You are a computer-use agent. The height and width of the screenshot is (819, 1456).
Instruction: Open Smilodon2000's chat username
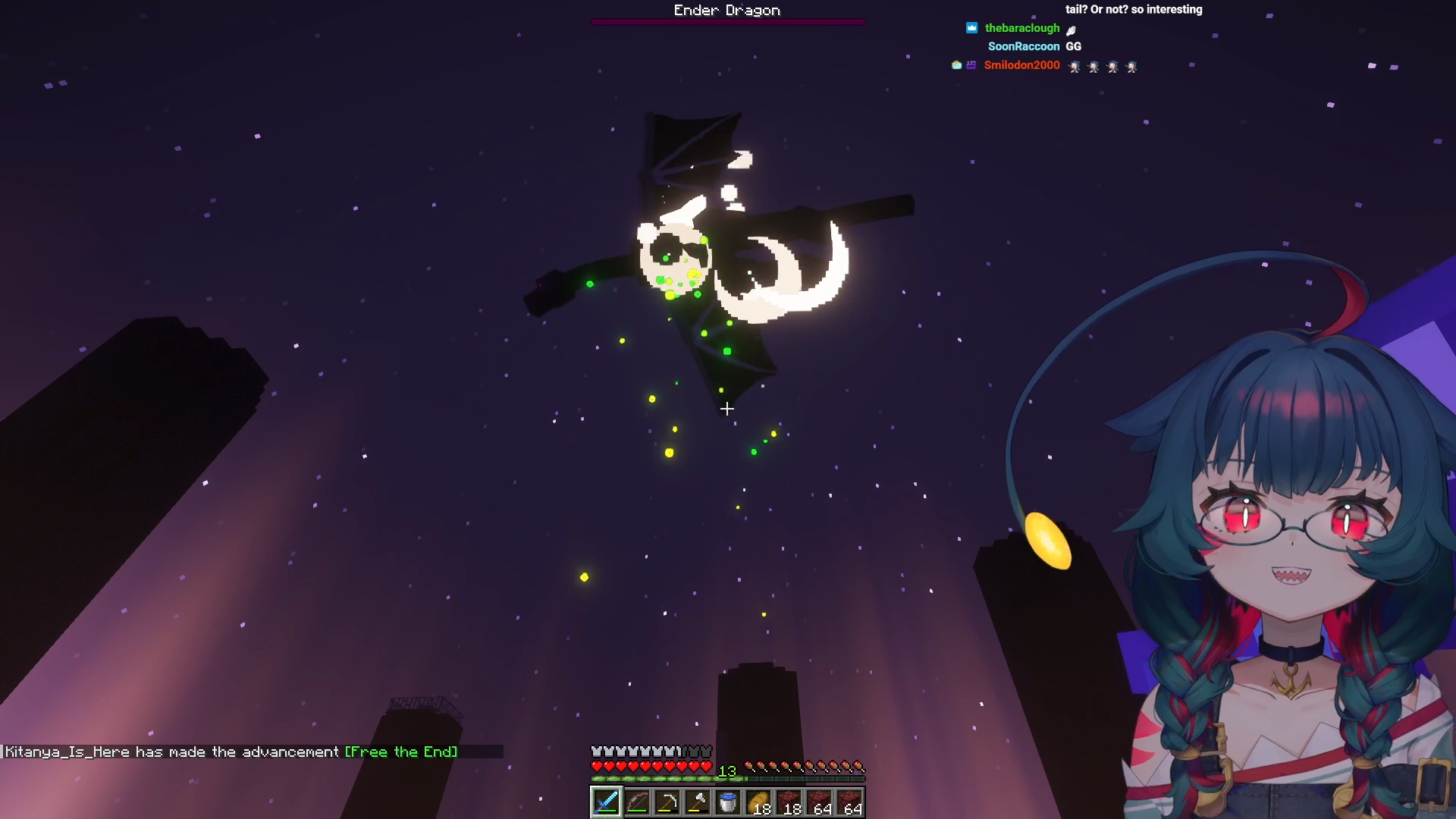(x=1021, y=65)
